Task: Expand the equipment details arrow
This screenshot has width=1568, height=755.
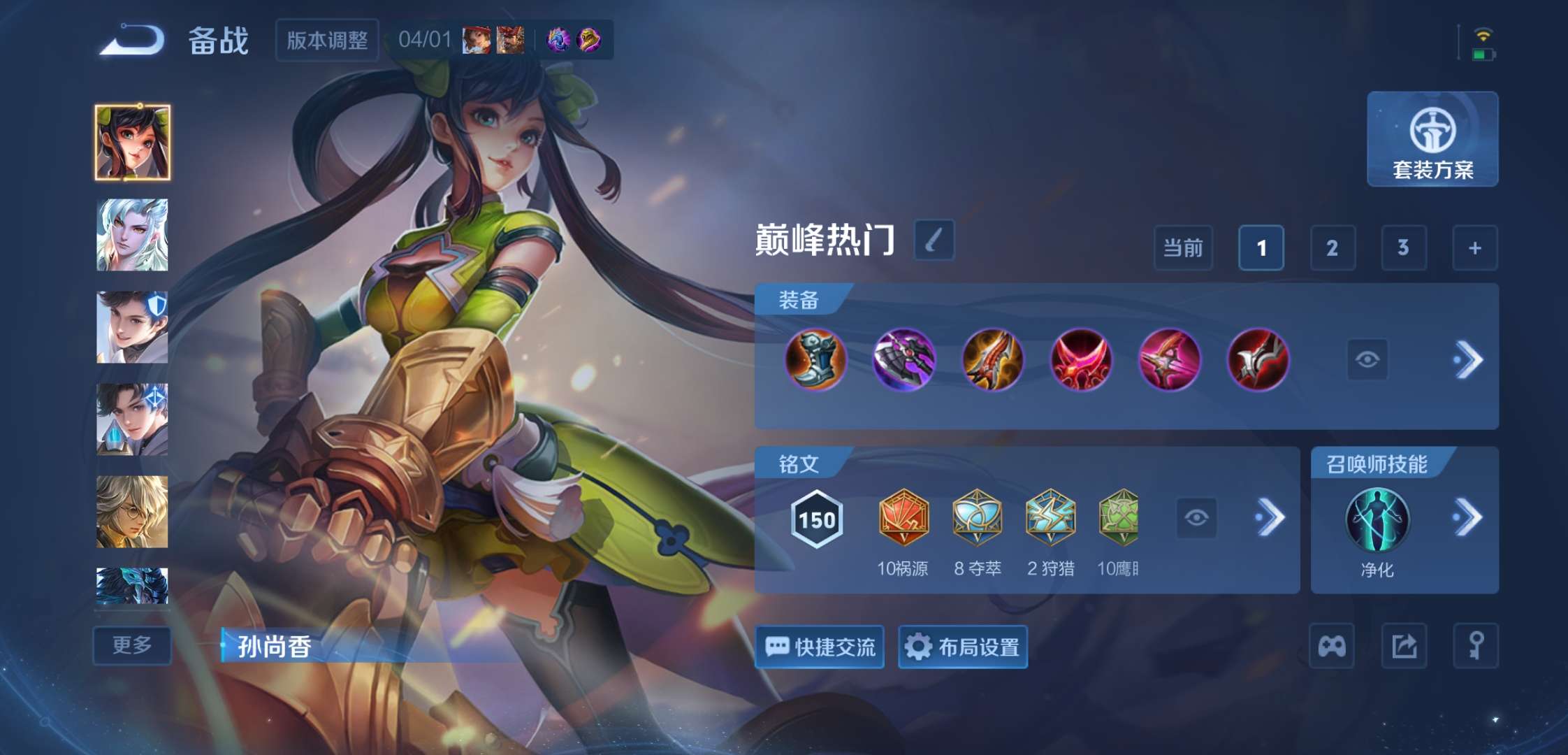Action: [x=1470, y=359]
